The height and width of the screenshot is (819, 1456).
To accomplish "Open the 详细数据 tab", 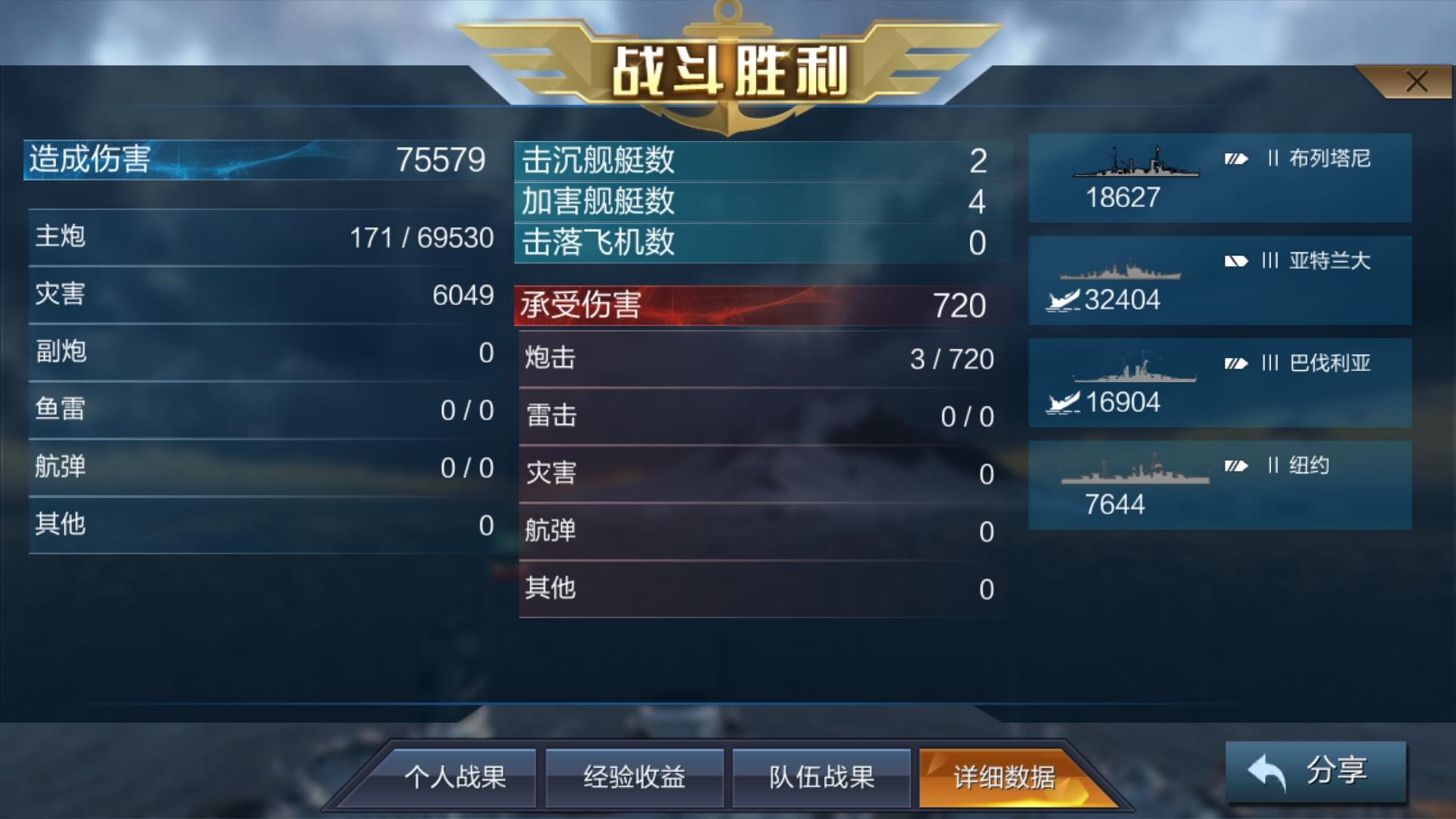I will coord(1002,777).
